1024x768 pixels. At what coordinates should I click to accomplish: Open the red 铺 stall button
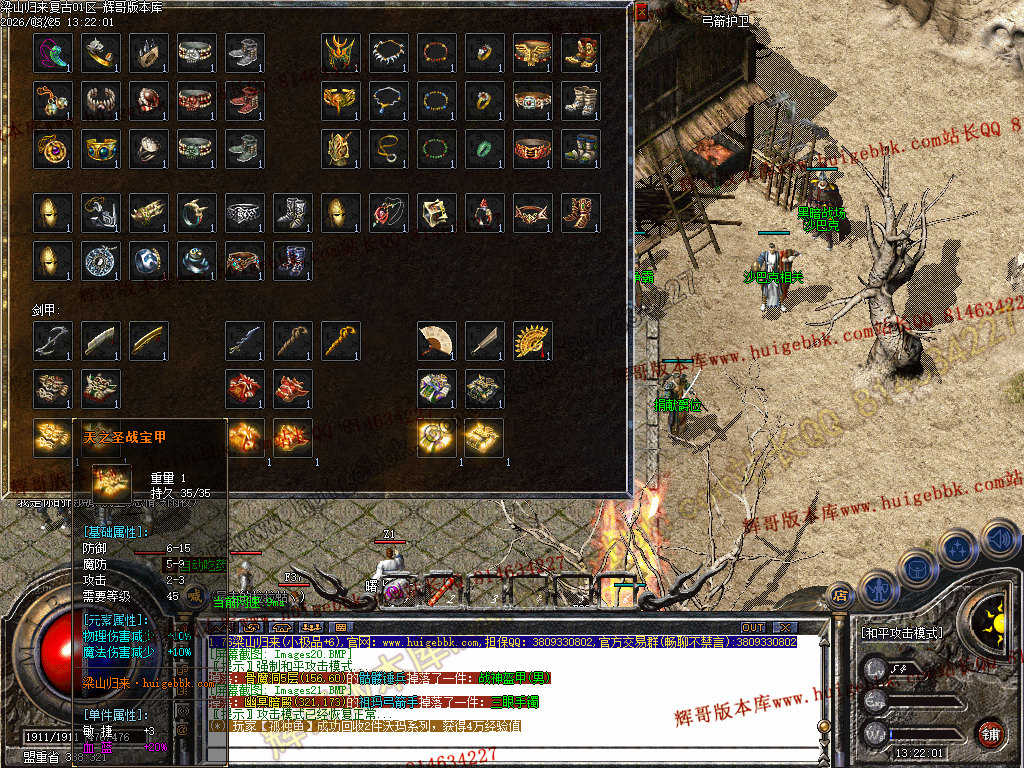tap(990, 732)
